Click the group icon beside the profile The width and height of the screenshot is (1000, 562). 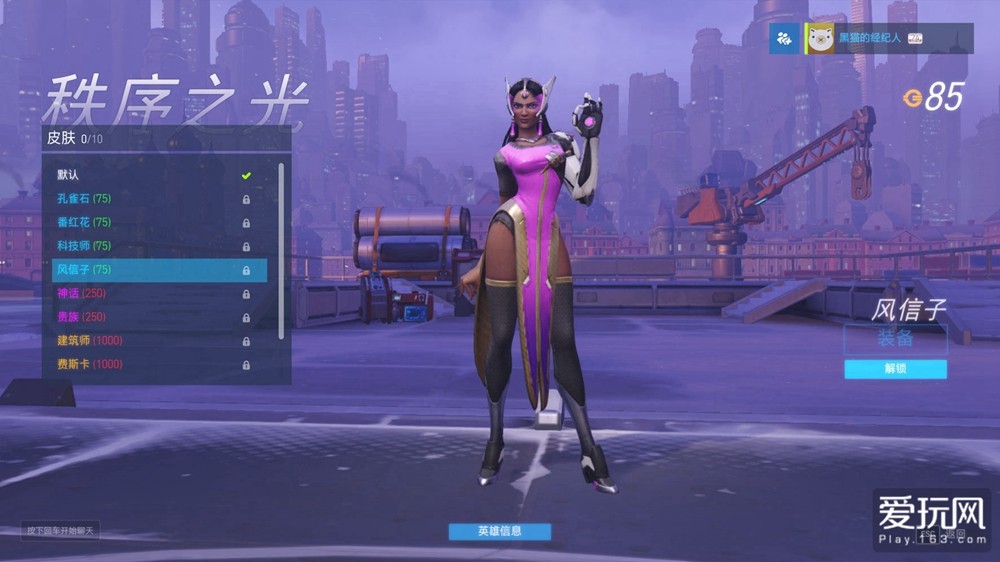(x=783, y=39)
